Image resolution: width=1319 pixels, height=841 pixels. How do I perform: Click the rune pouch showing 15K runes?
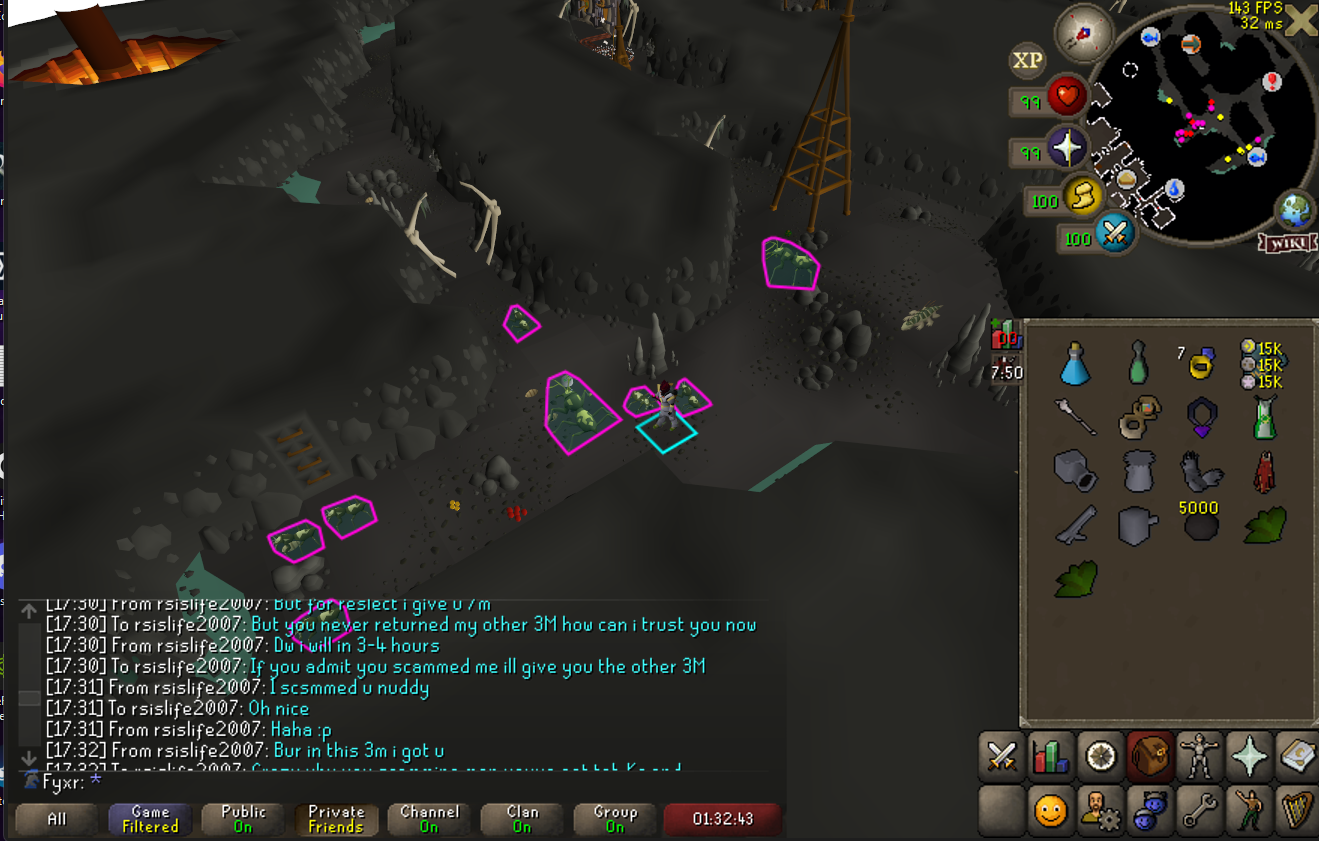[x=1261, y=364]
